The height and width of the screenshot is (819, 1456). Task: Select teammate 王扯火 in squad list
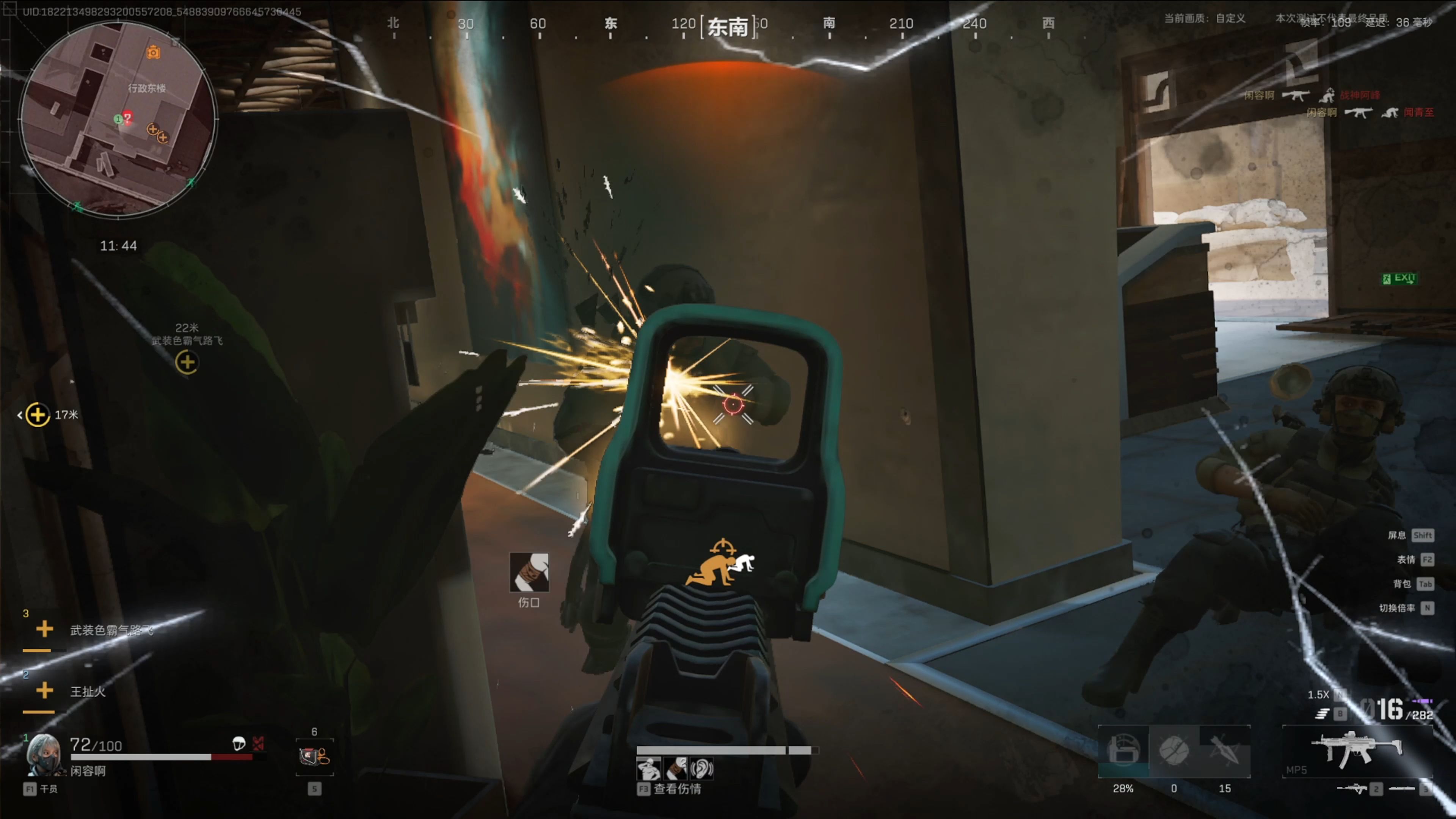tap(87, 691)
